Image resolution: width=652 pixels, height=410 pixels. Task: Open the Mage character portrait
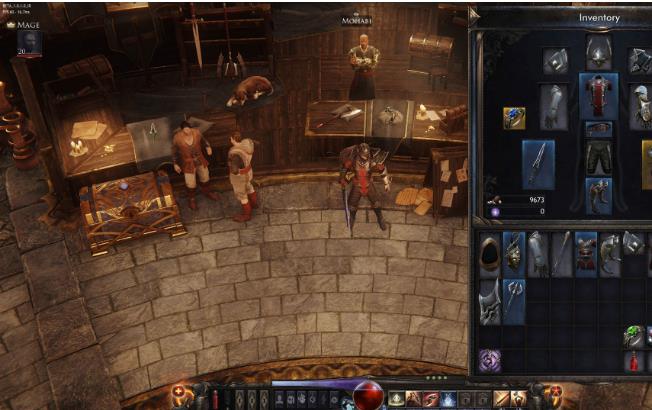pyautogui.click(x=28, y=42)
